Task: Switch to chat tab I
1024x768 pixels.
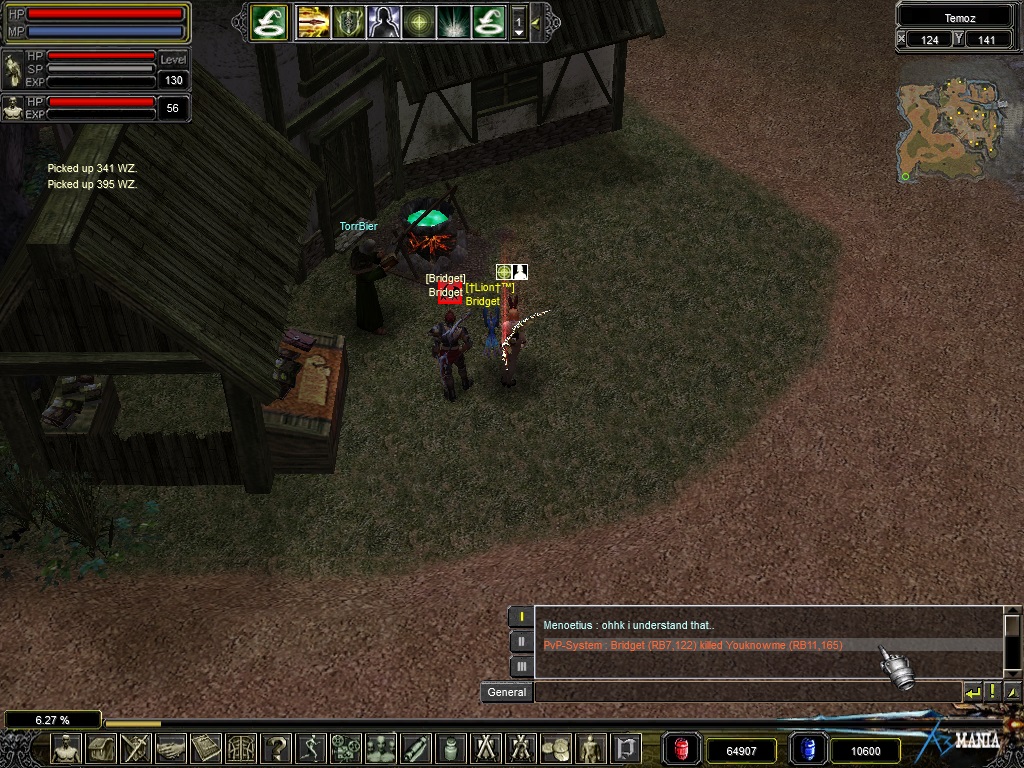Action: (521, 617)
